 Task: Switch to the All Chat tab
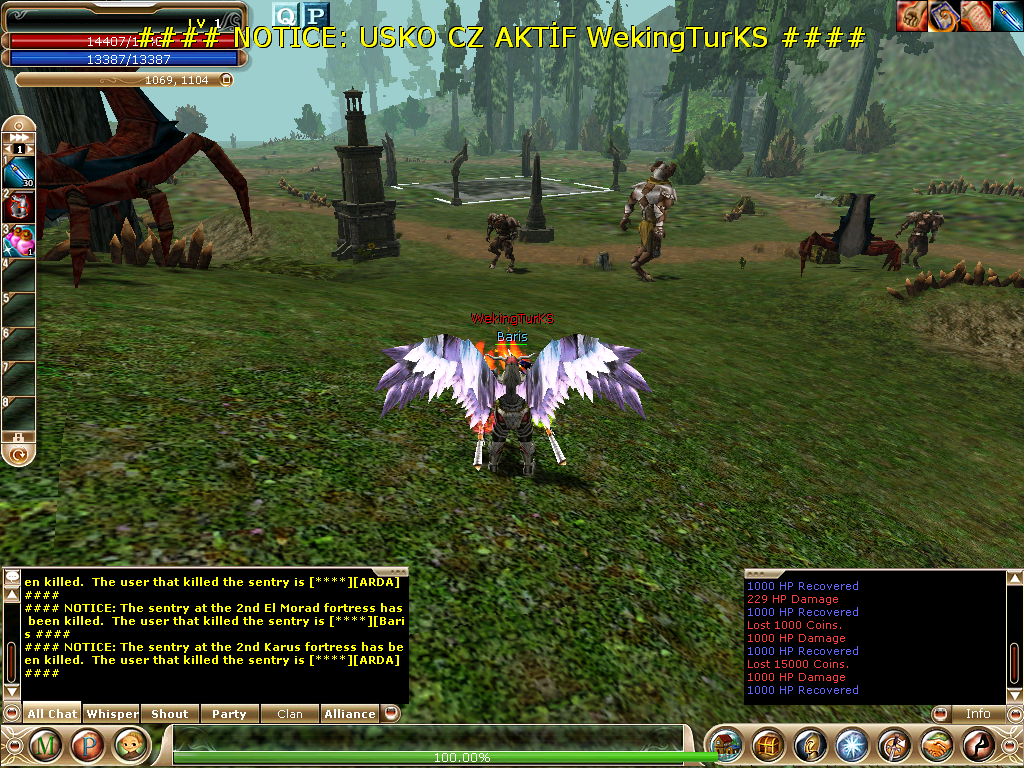coord(51,714)
